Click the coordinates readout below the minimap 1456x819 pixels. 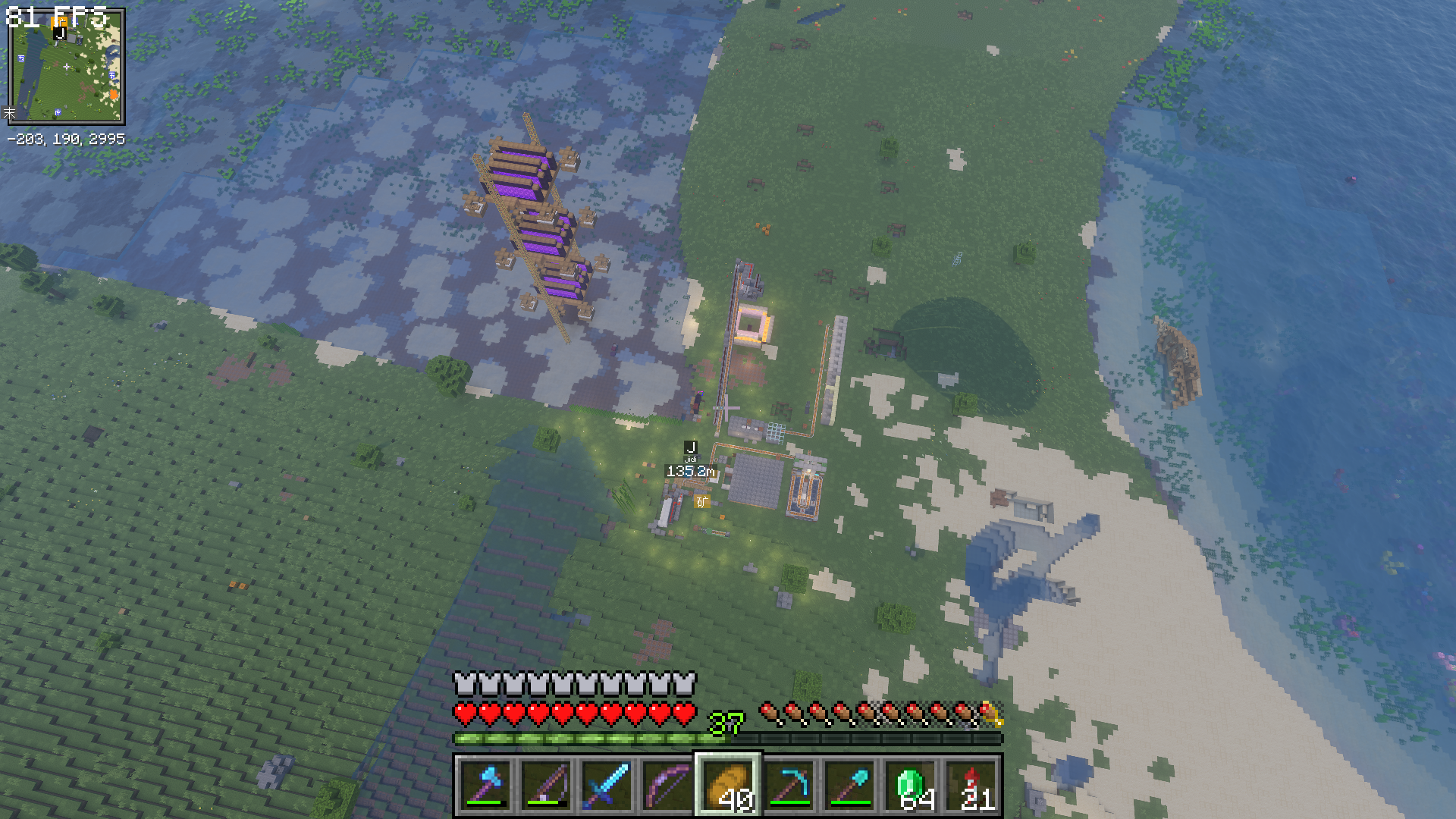point(68,137)
